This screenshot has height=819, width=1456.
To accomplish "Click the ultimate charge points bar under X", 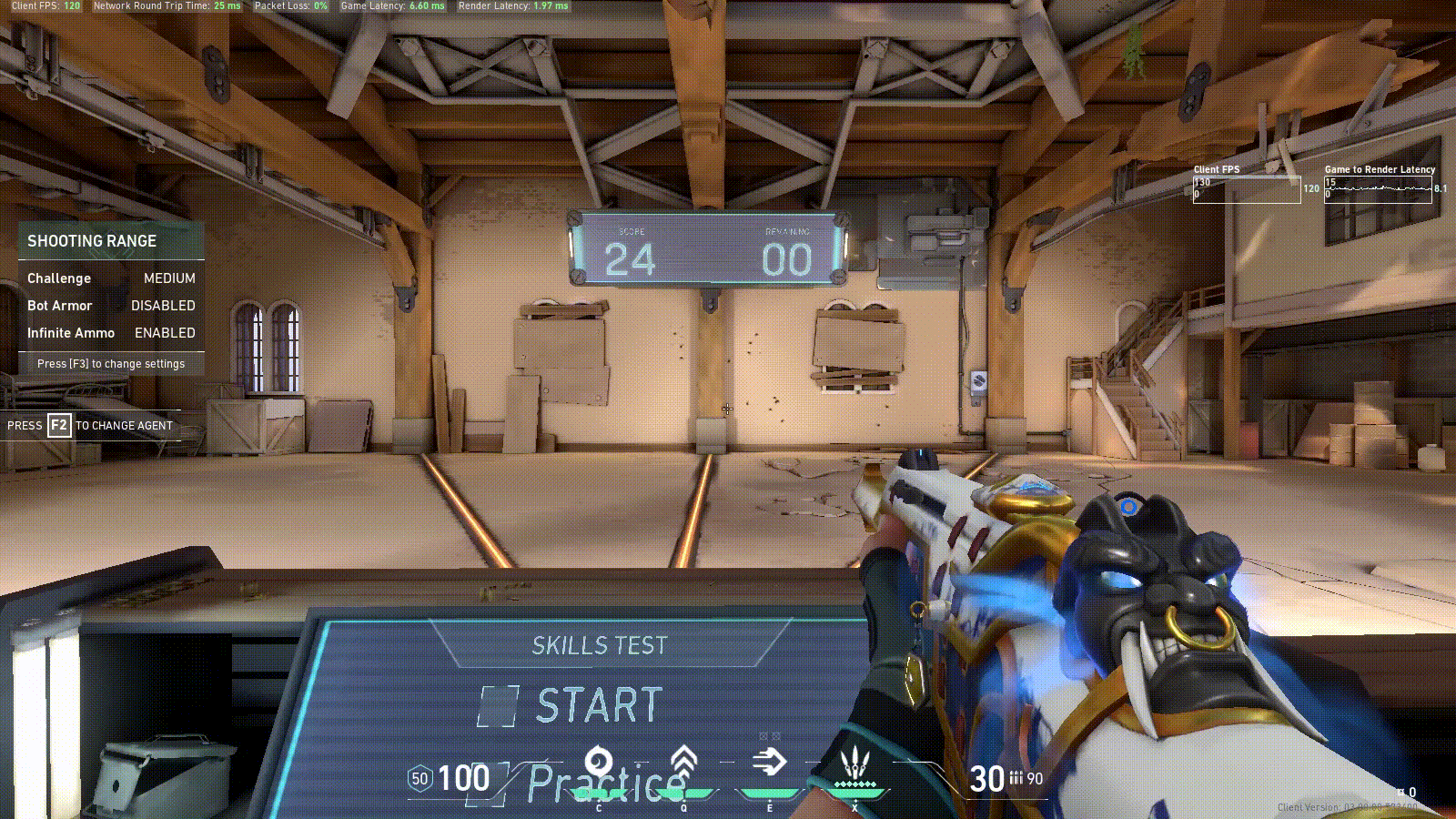I will 854,783.
